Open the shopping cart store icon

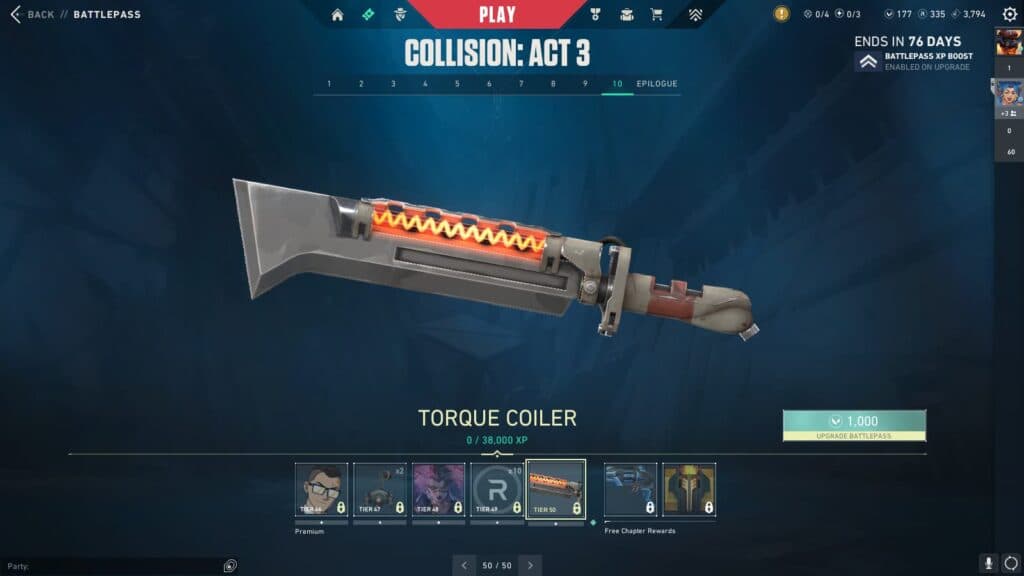point(656,15)
